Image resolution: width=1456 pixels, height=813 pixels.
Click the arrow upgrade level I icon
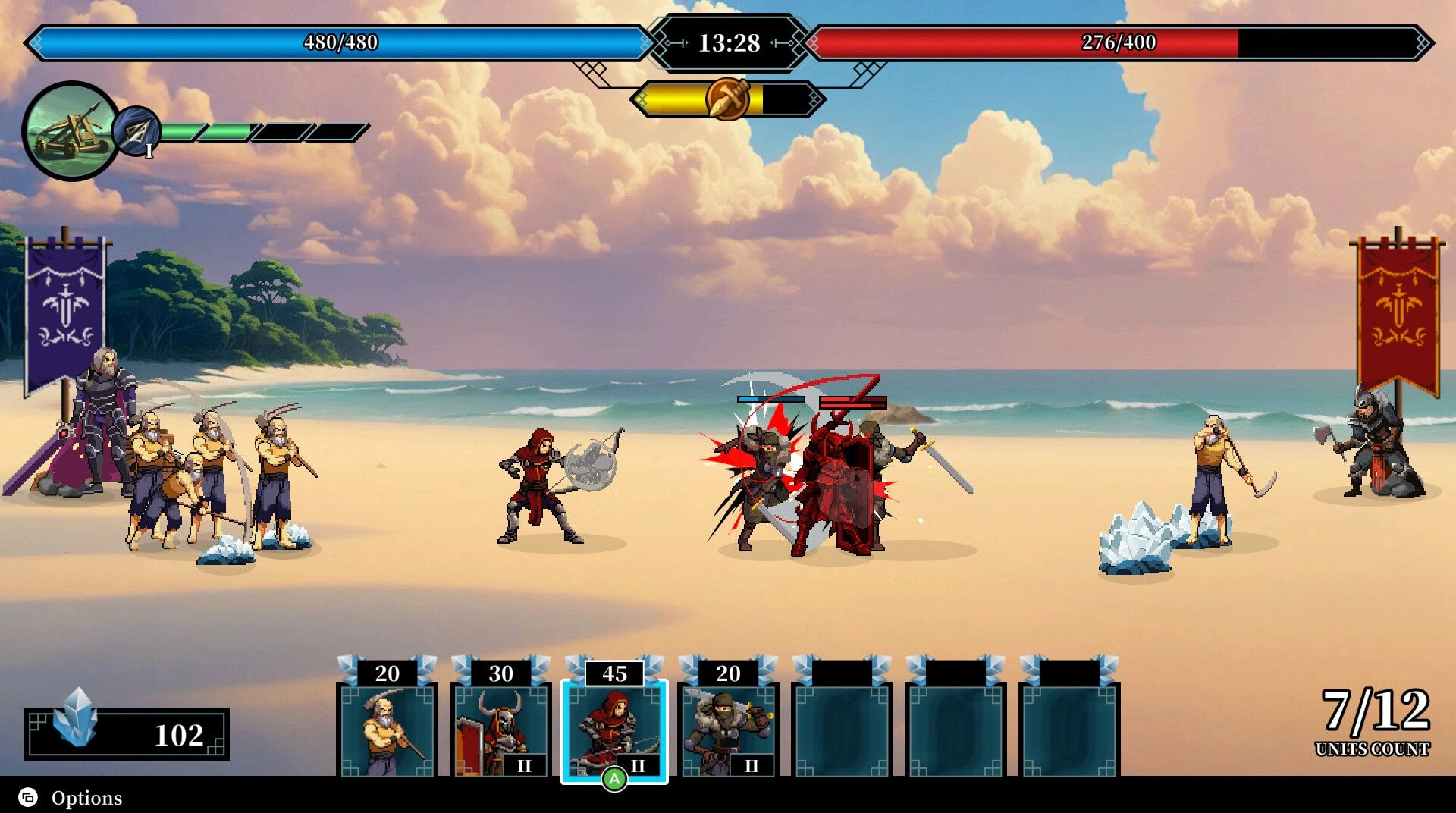(137, 132)
